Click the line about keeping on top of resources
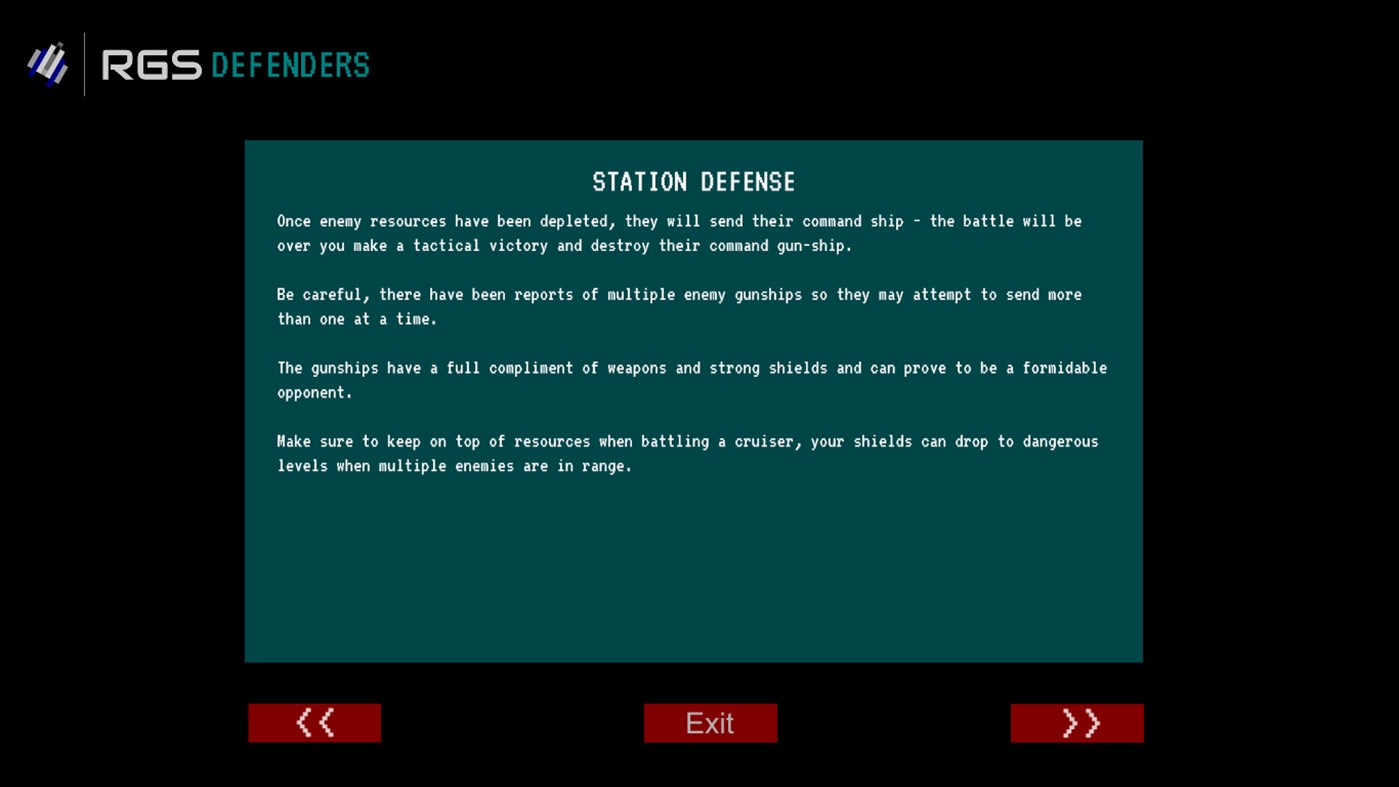The height and width of the screenshot is (787, 1399). (688, 453)
